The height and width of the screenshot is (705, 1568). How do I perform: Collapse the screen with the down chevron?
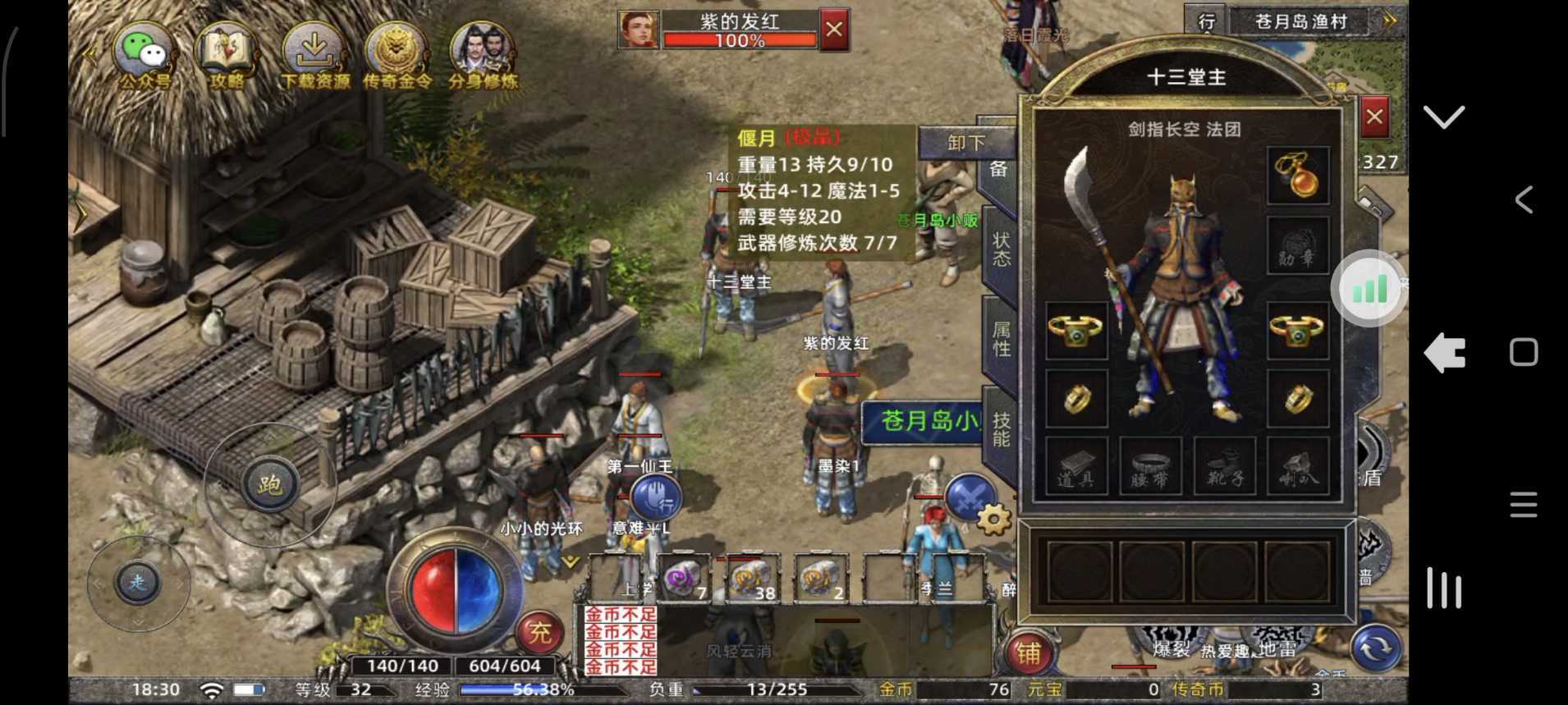(x=1443, y=117)
